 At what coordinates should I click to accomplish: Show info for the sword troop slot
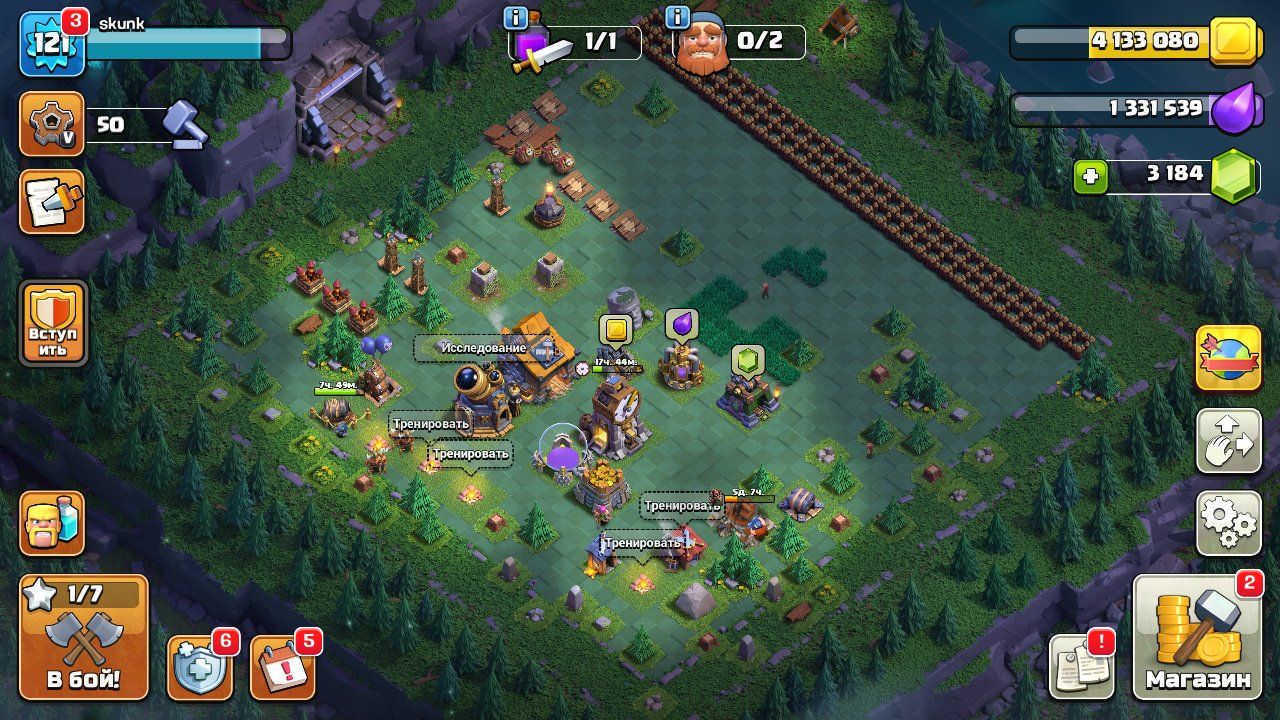click(516, 17)
